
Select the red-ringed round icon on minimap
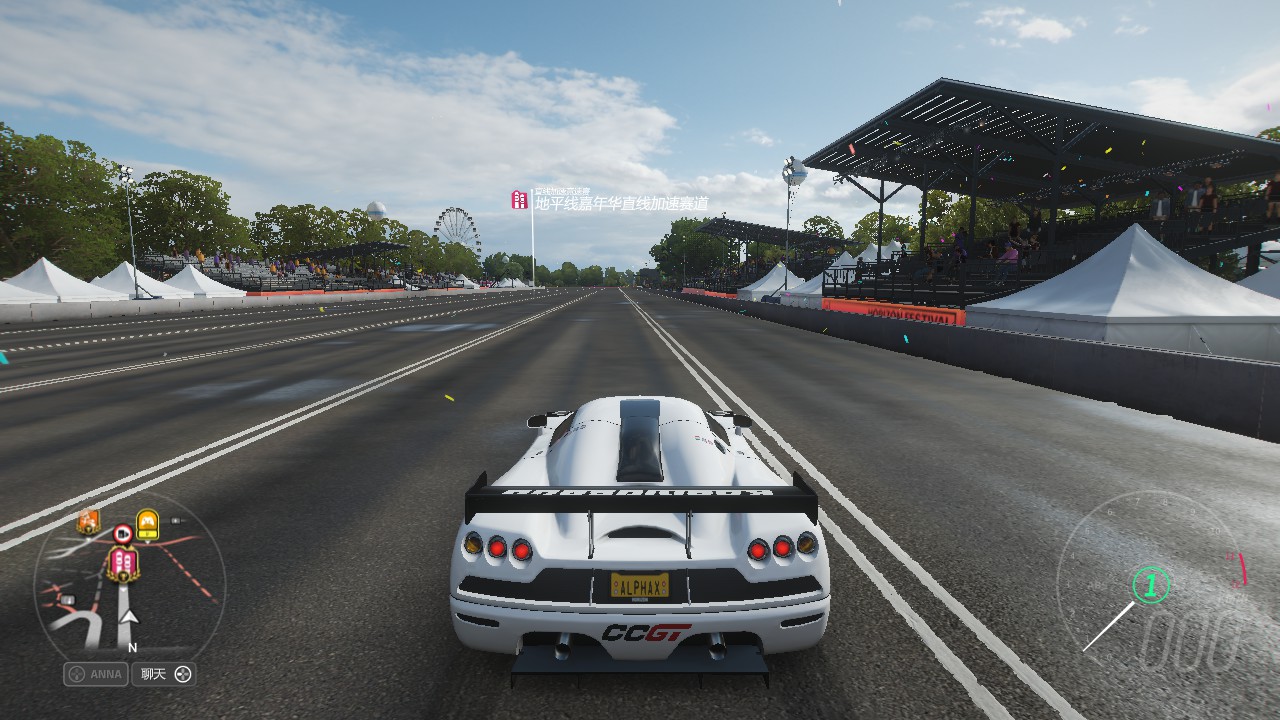122,533
